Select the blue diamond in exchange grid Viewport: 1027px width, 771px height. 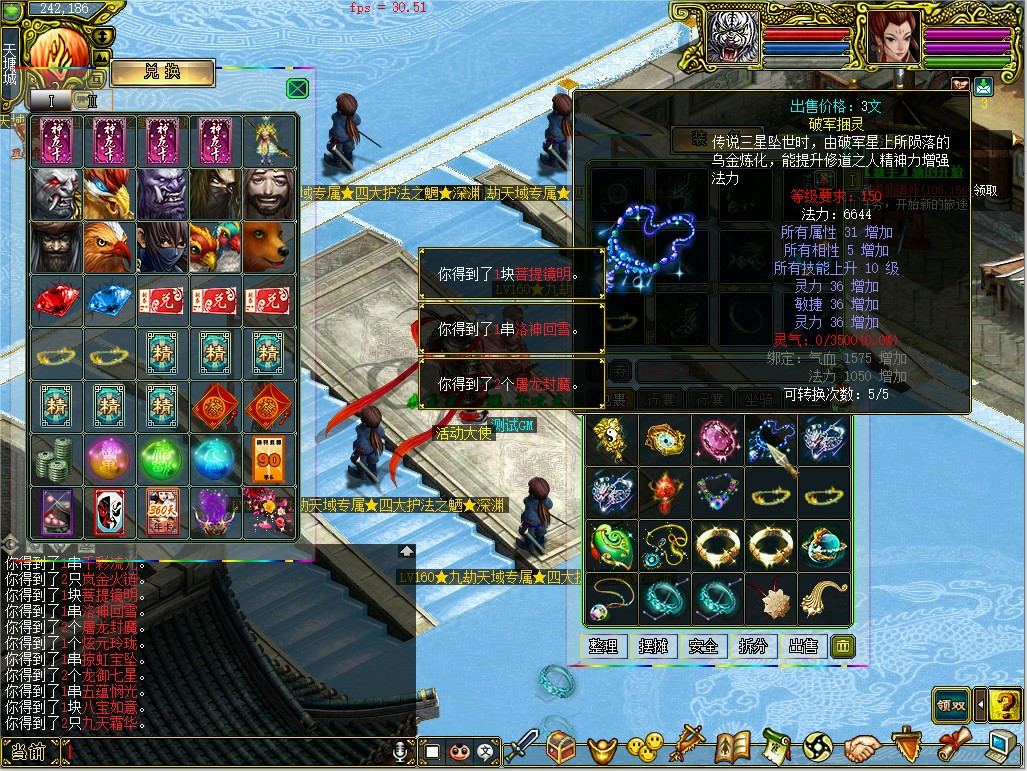109,299
